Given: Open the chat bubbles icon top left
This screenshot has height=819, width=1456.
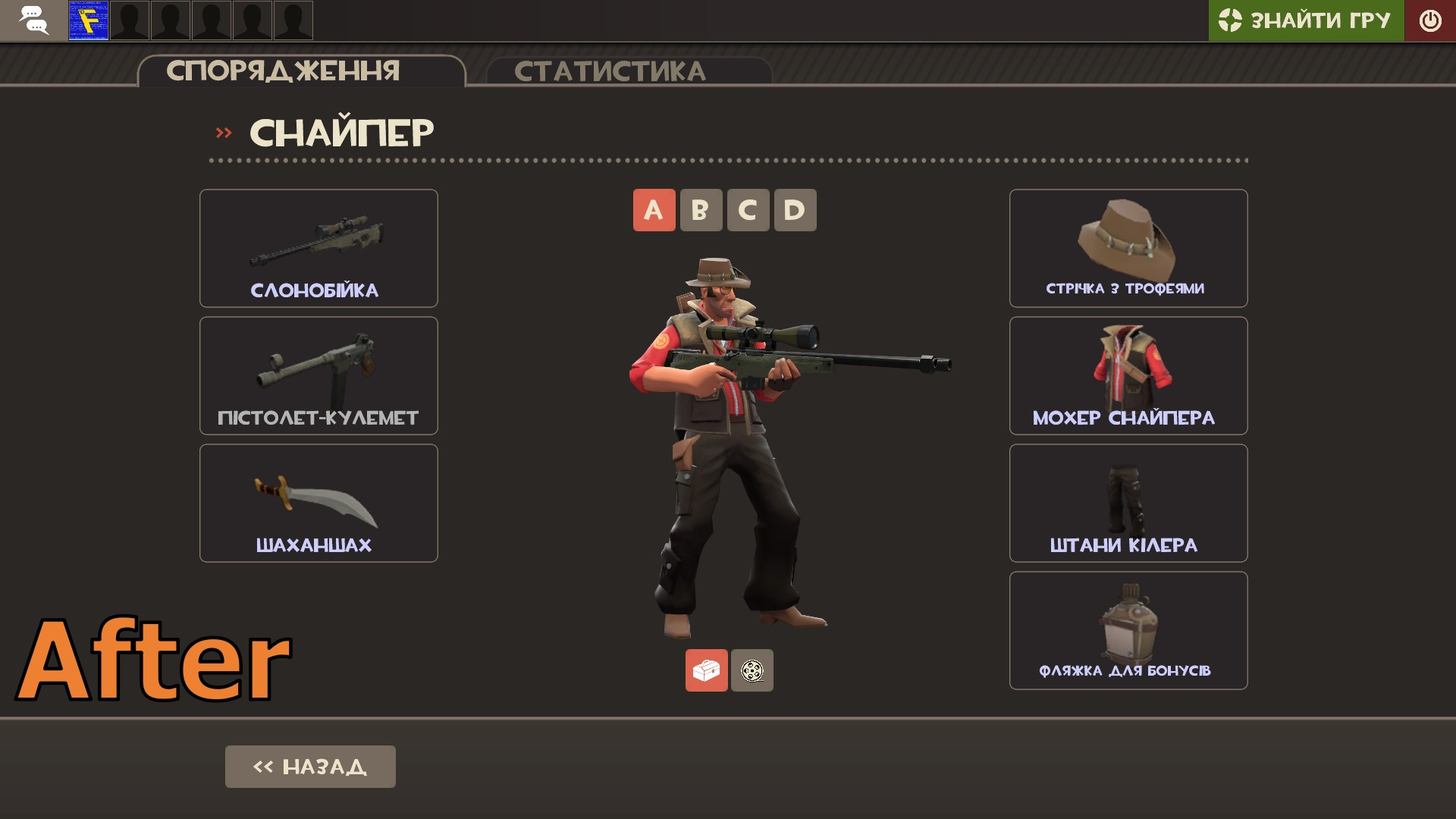Looking at the screenshot, I should 34,20.
